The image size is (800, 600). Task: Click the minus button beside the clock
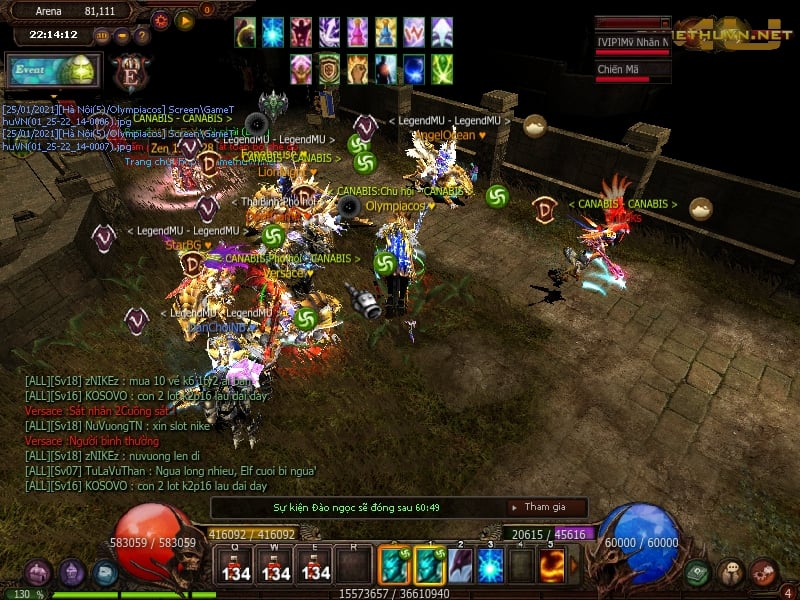point(122,36)
